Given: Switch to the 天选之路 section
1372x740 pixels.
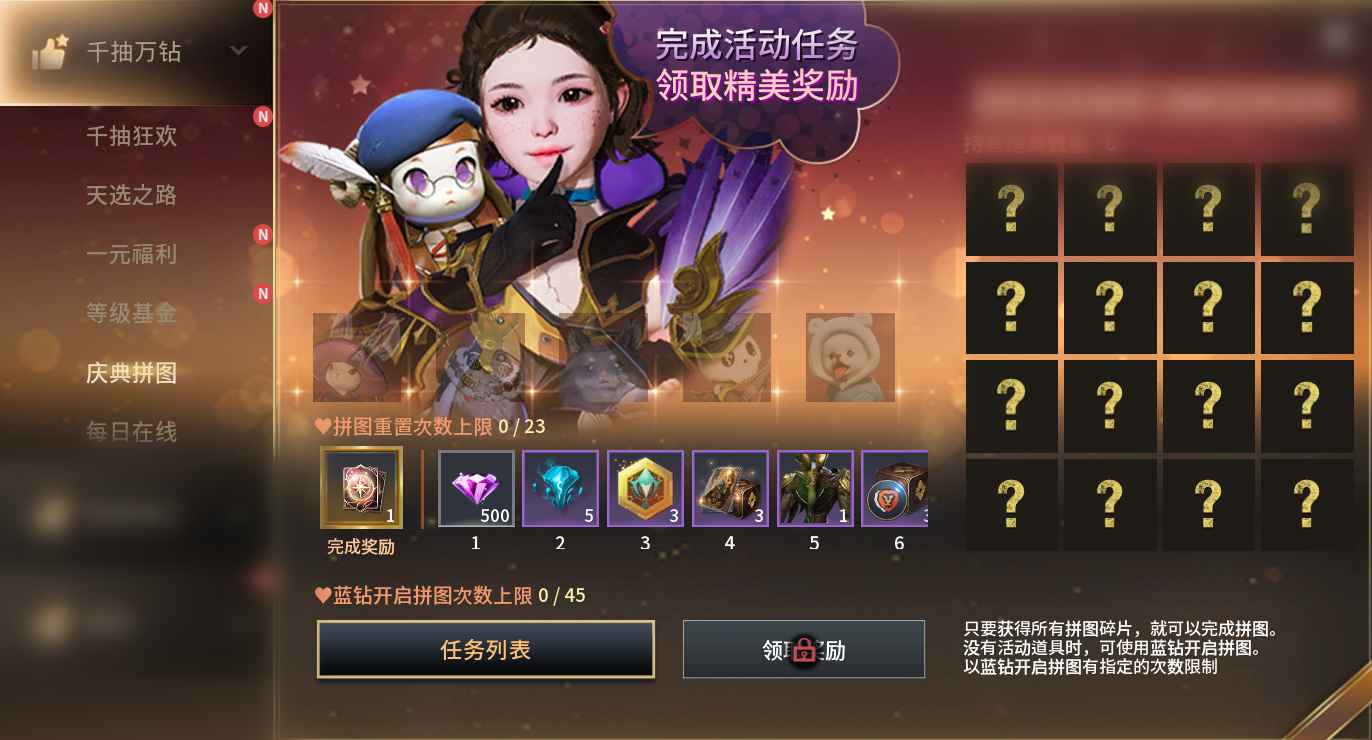Looking at the screenshot, I should pyautogui.click(x=140, y=196).
